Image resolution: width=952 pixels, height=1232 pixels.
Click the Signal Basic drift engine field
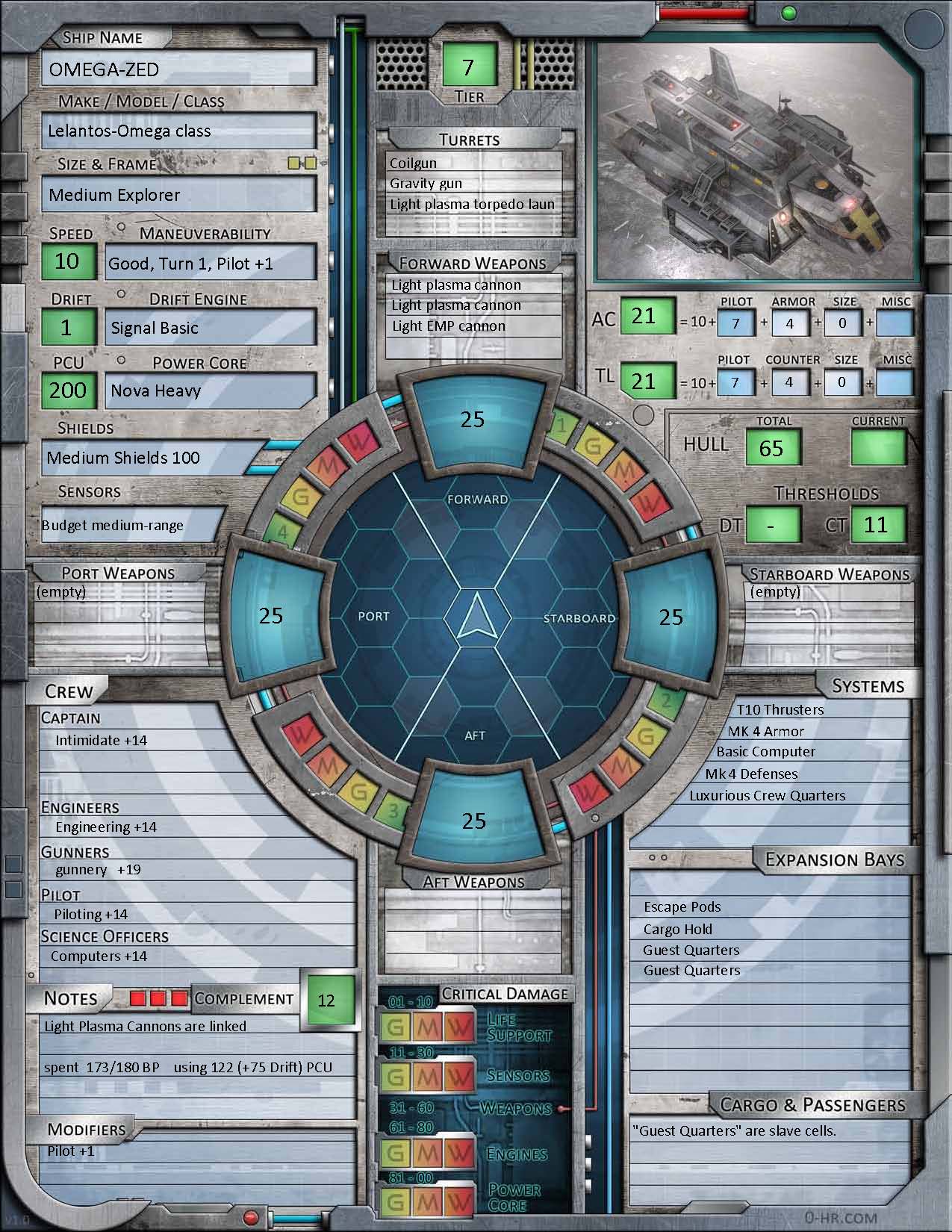(x=211, y=328)
